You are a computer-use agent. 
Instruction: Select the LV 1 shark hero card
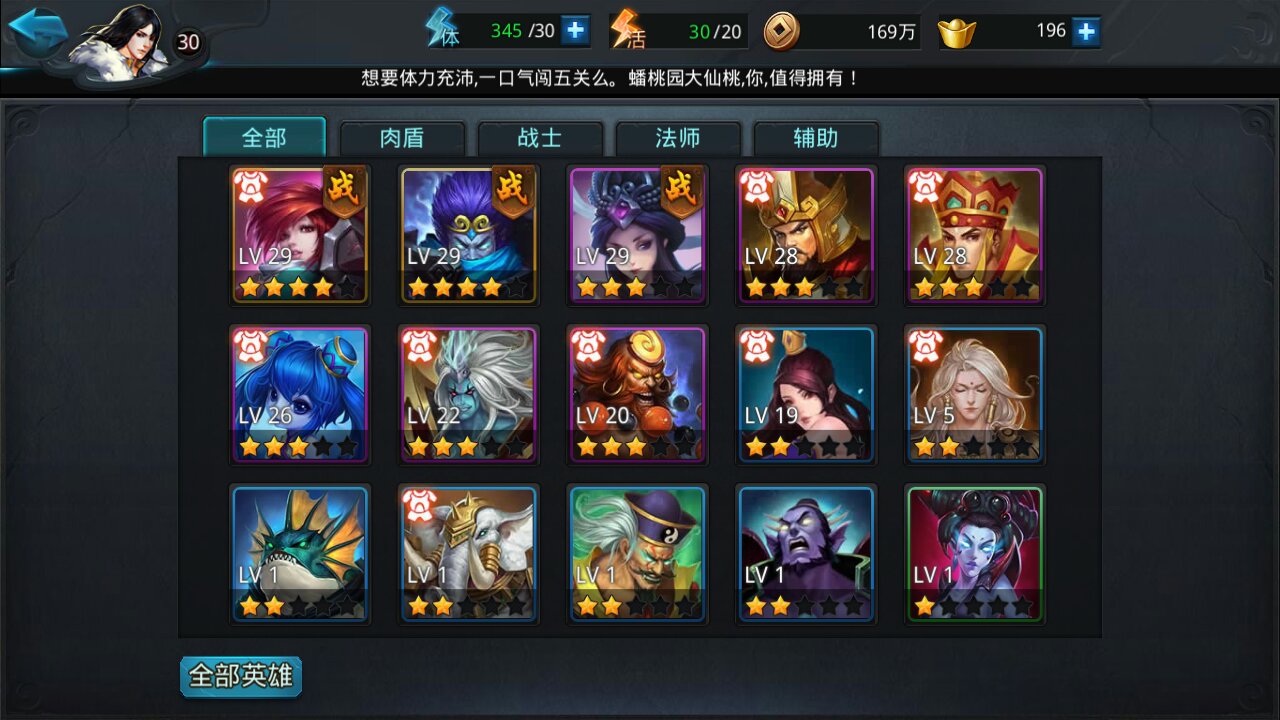(300, 552)
